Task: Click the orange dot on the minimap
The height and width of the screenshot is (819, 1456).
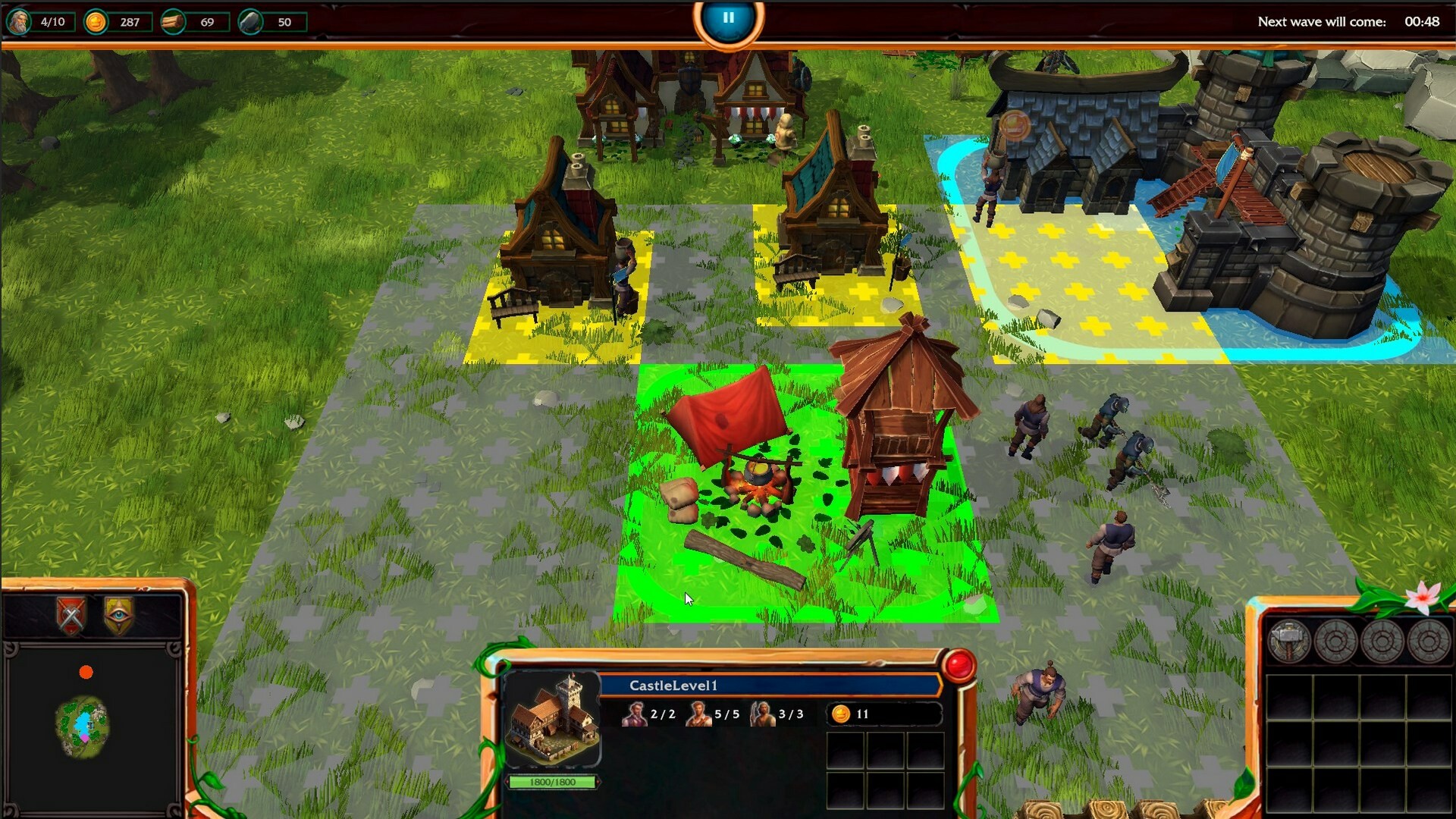Action: coord(86,670)
